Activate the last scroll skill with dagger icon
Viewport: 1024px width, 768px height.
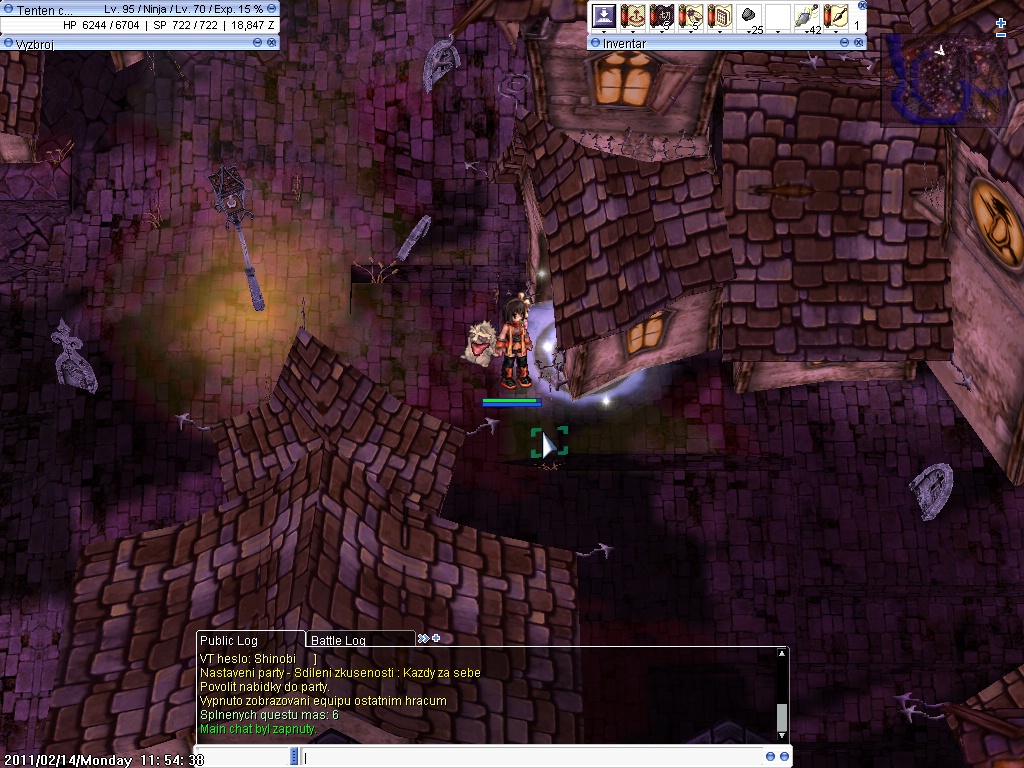click(x=835, y=16)
